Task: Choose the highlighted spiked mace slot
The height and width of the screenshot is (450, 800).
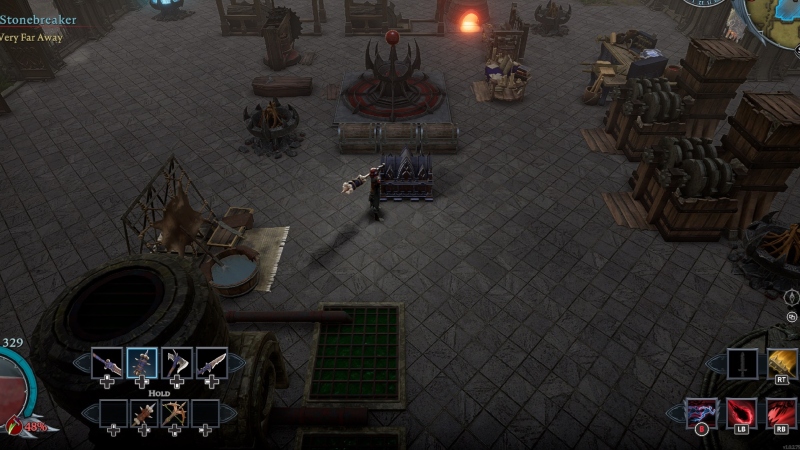Action: 142,363
